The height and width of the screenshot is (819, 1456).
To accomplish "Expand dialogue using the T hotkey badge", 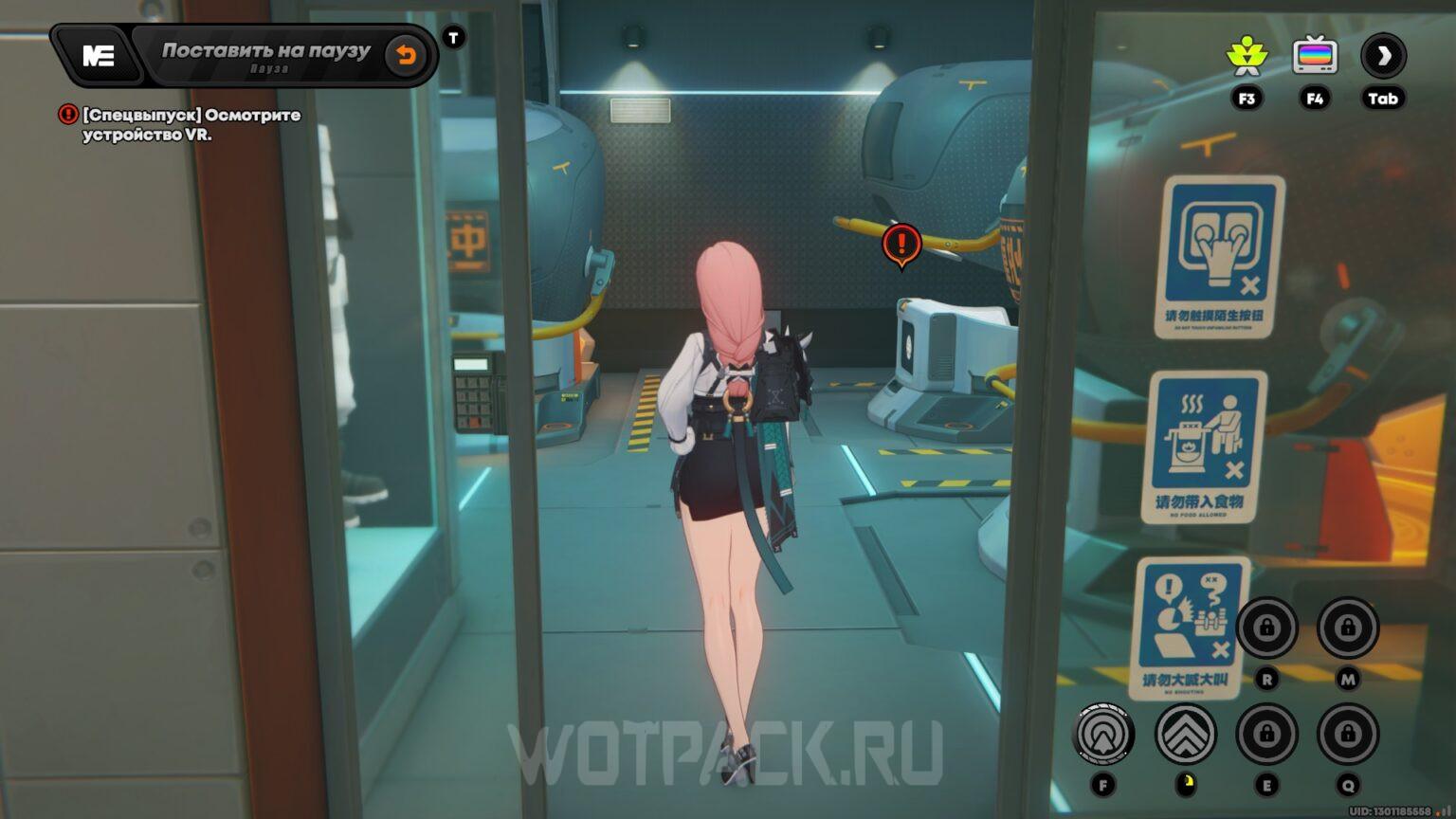I will (x=453, y=36).
